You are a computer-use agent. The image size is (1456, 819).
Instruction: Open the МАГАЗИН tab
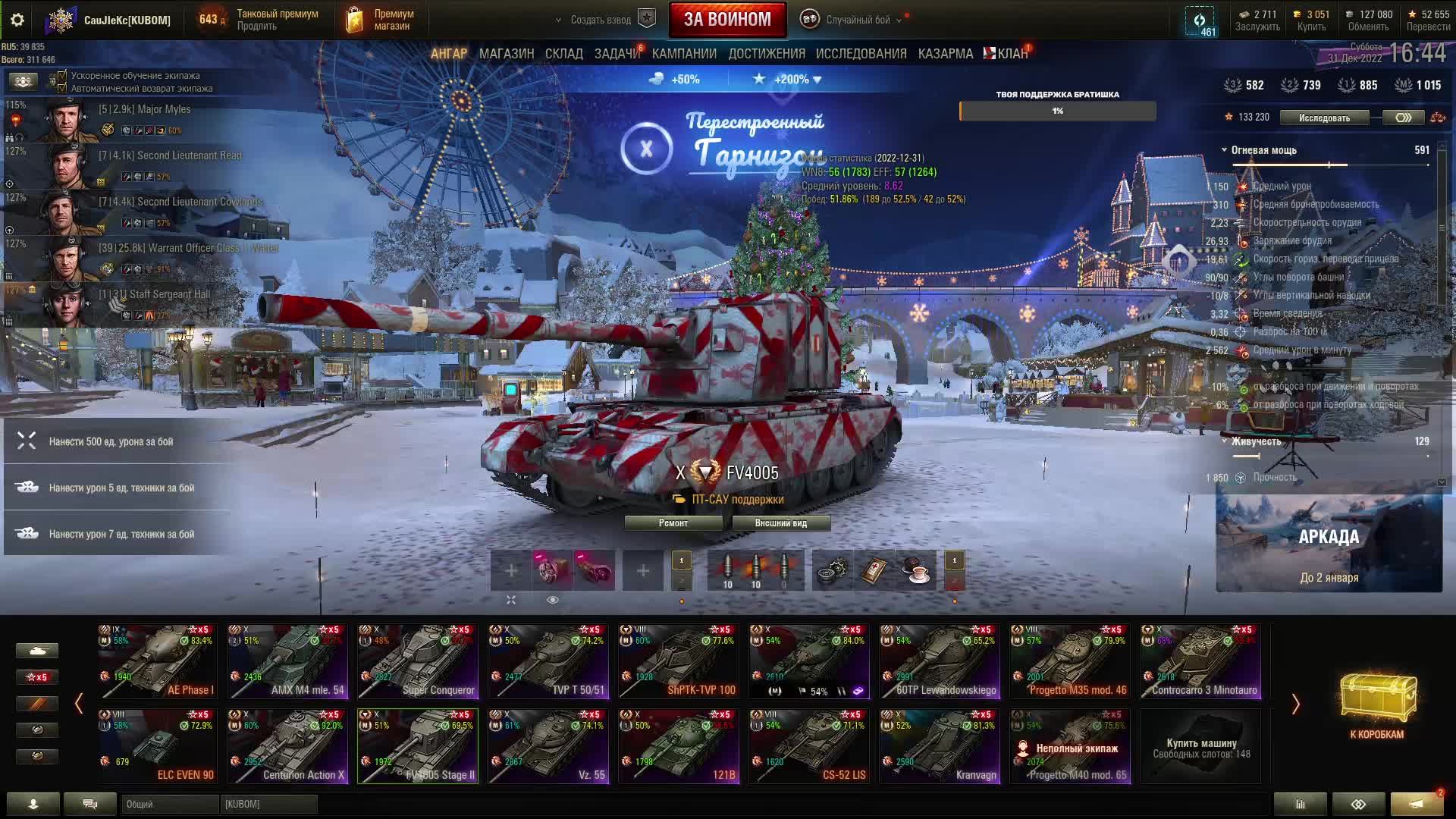pos(506,54)
